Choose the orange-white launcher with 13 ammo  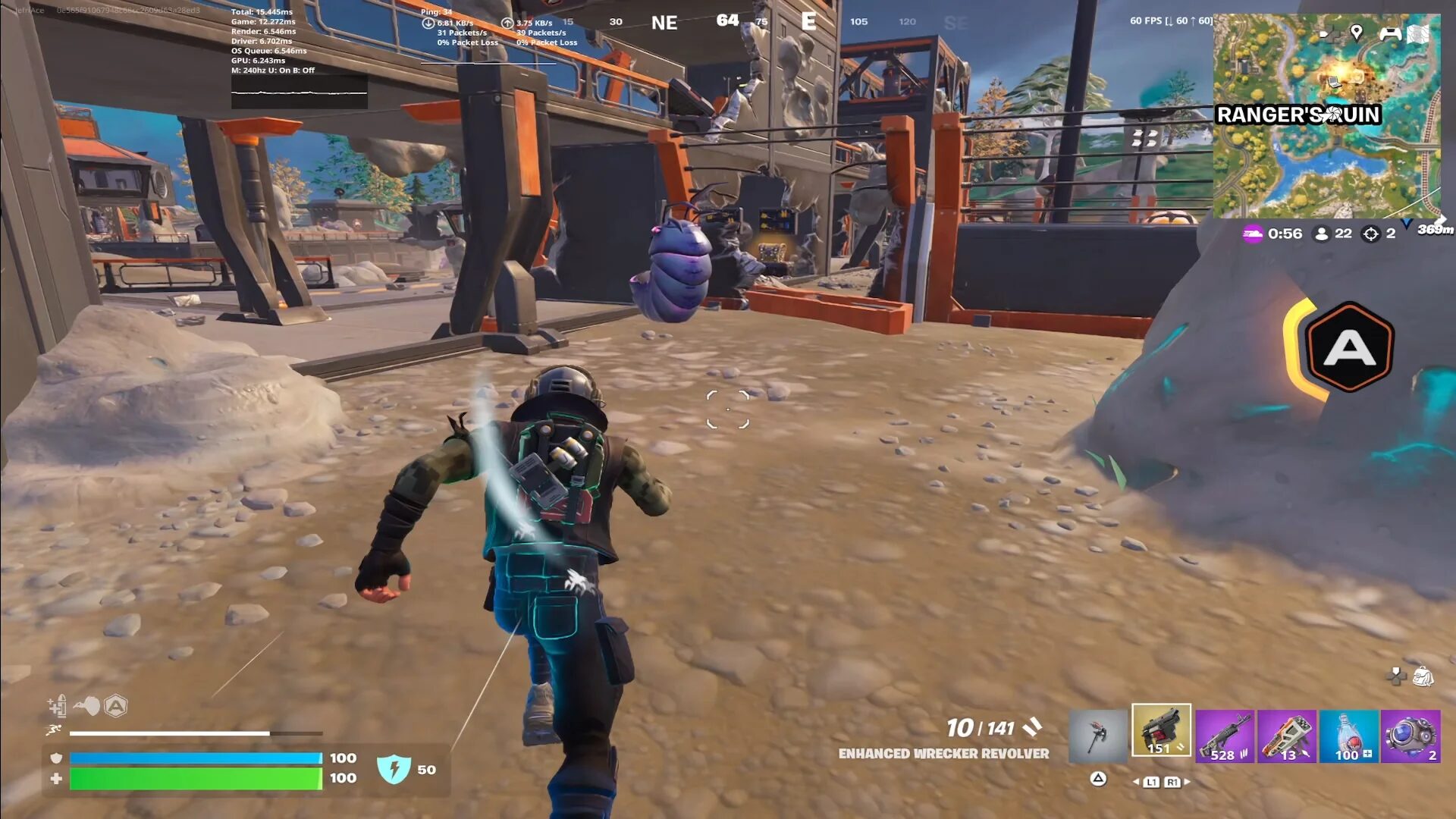point(1286,736)
